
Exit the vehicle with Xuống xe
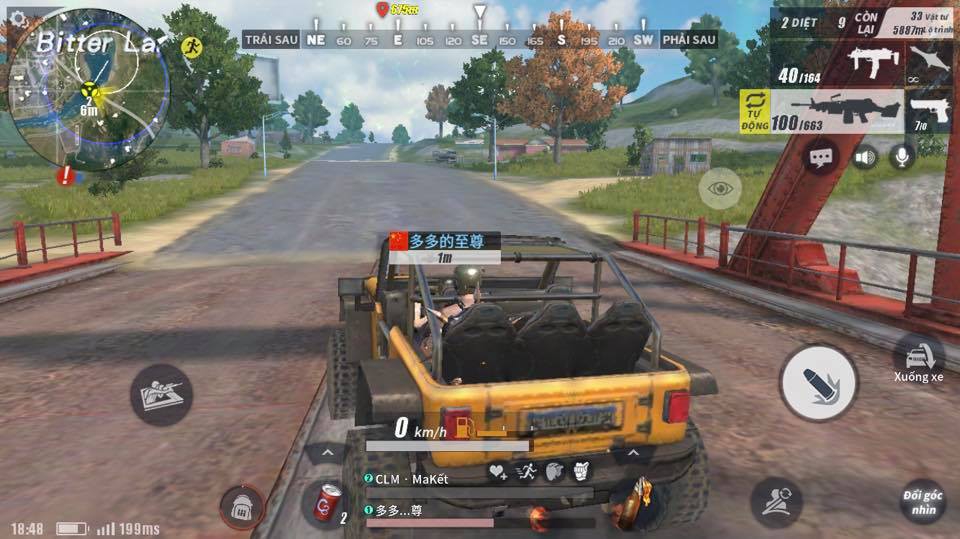(918, 358)
